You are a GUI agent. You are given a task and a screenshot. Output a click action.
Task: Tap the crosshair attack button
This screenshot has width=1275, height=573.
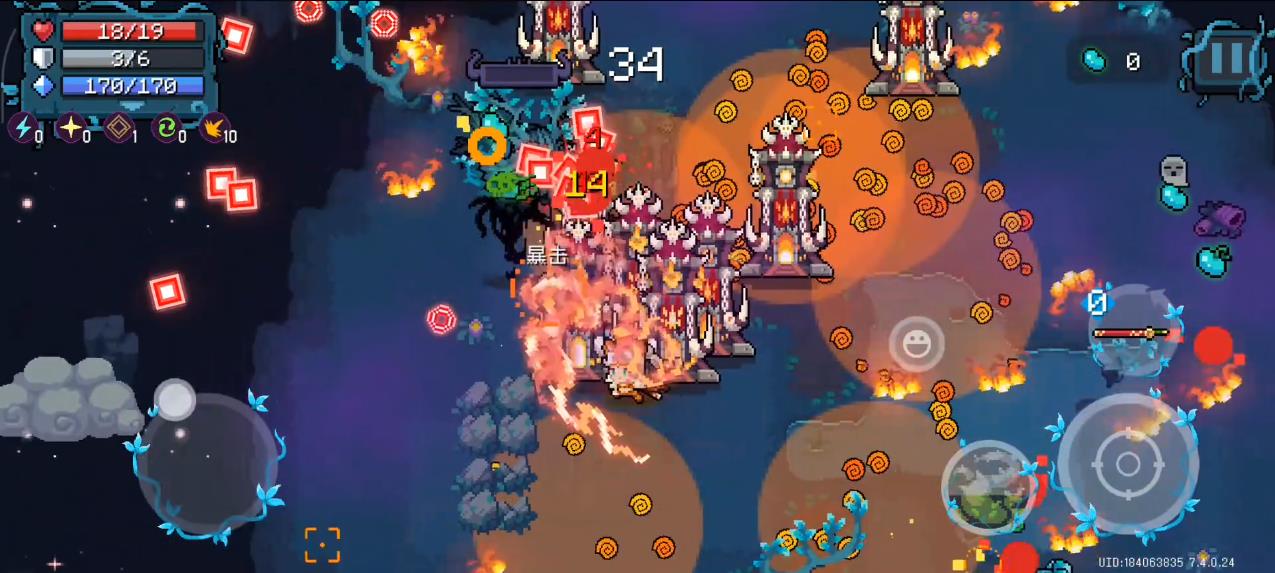pos(1127,463)
